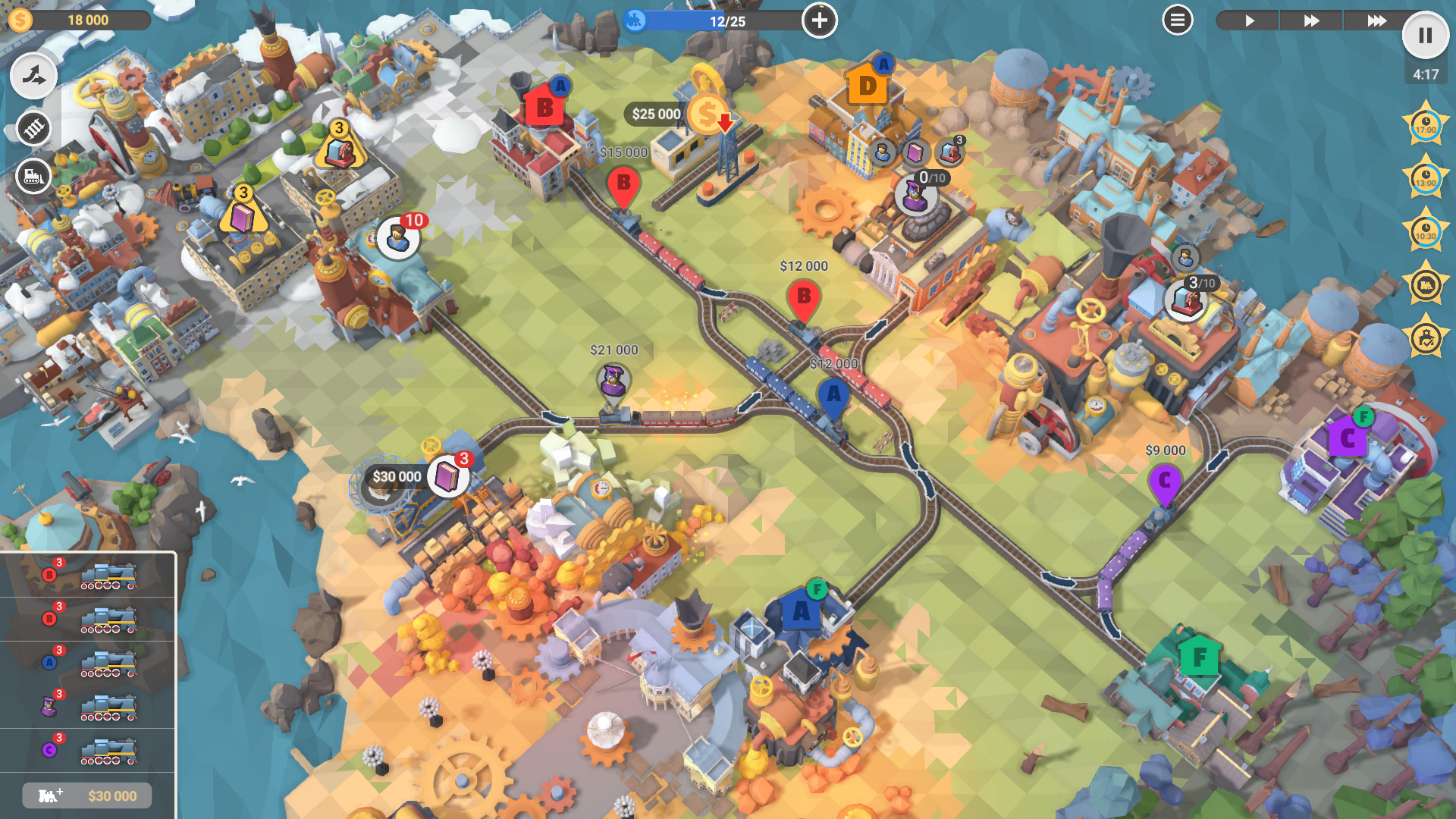Show the 13:00 time star objective

1426,179
